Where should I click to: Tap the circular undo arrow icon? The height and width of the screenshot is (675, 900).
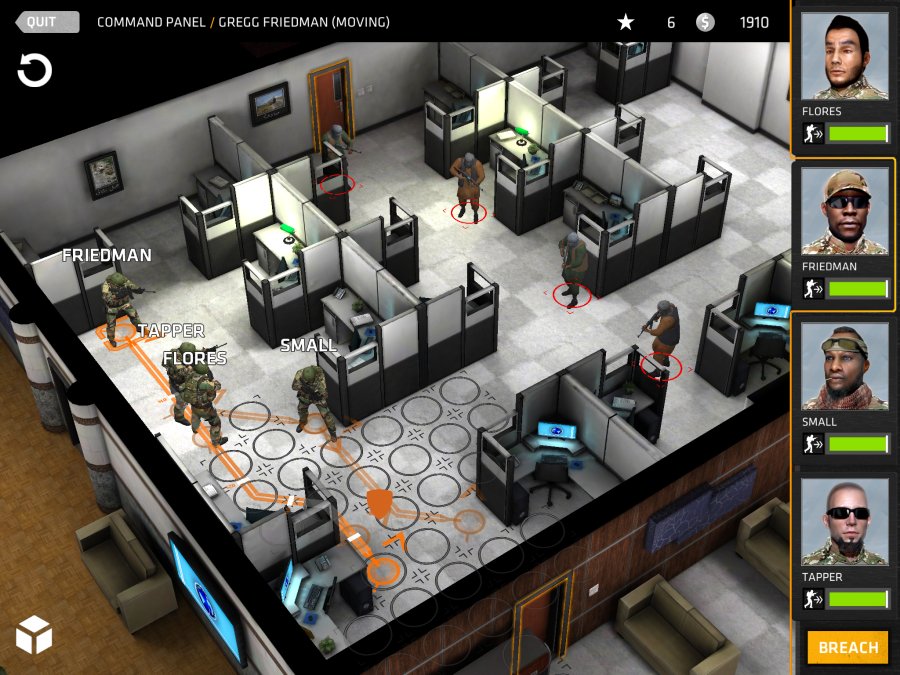(34, 71)
